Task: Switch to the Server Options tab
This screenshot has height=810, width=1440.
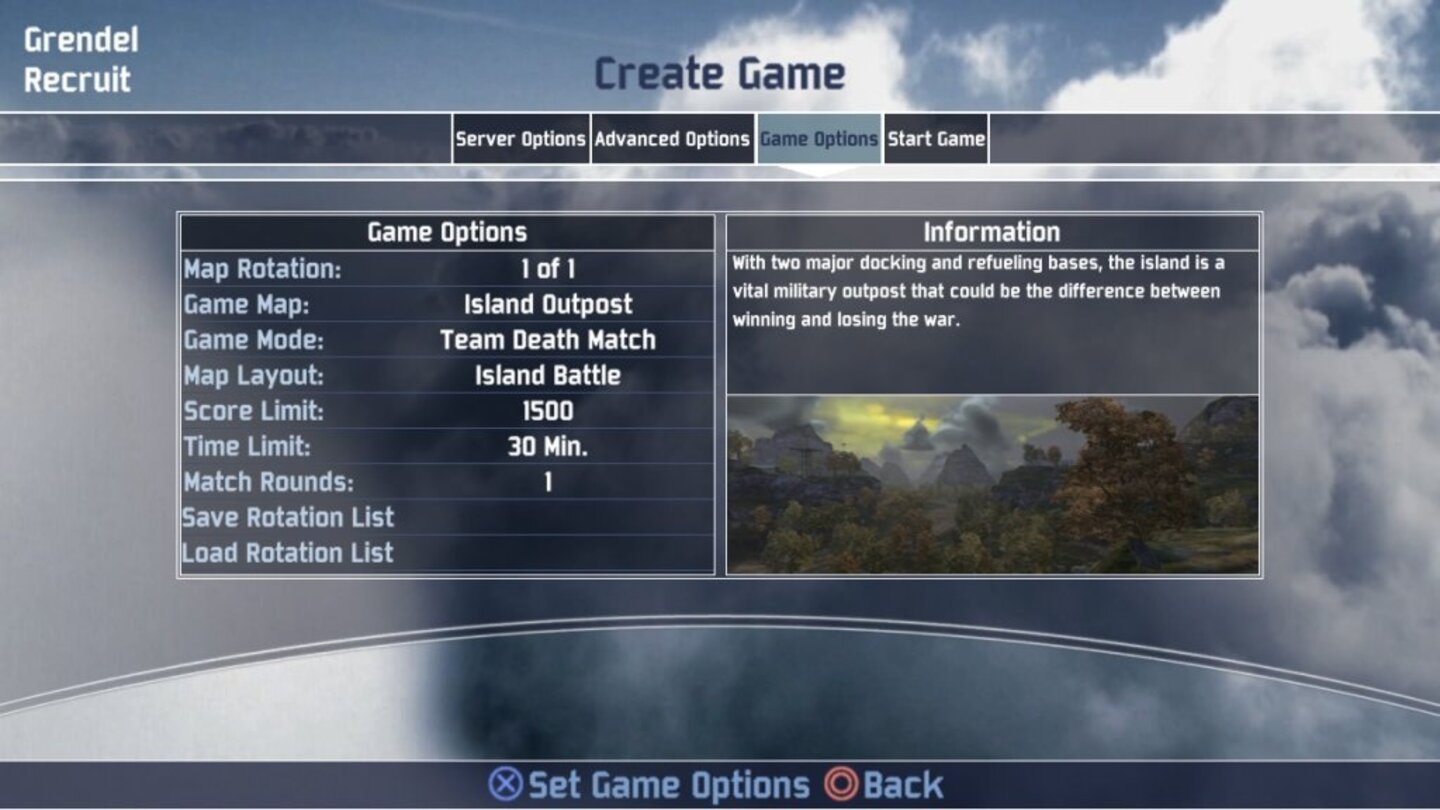Action: 521,139
